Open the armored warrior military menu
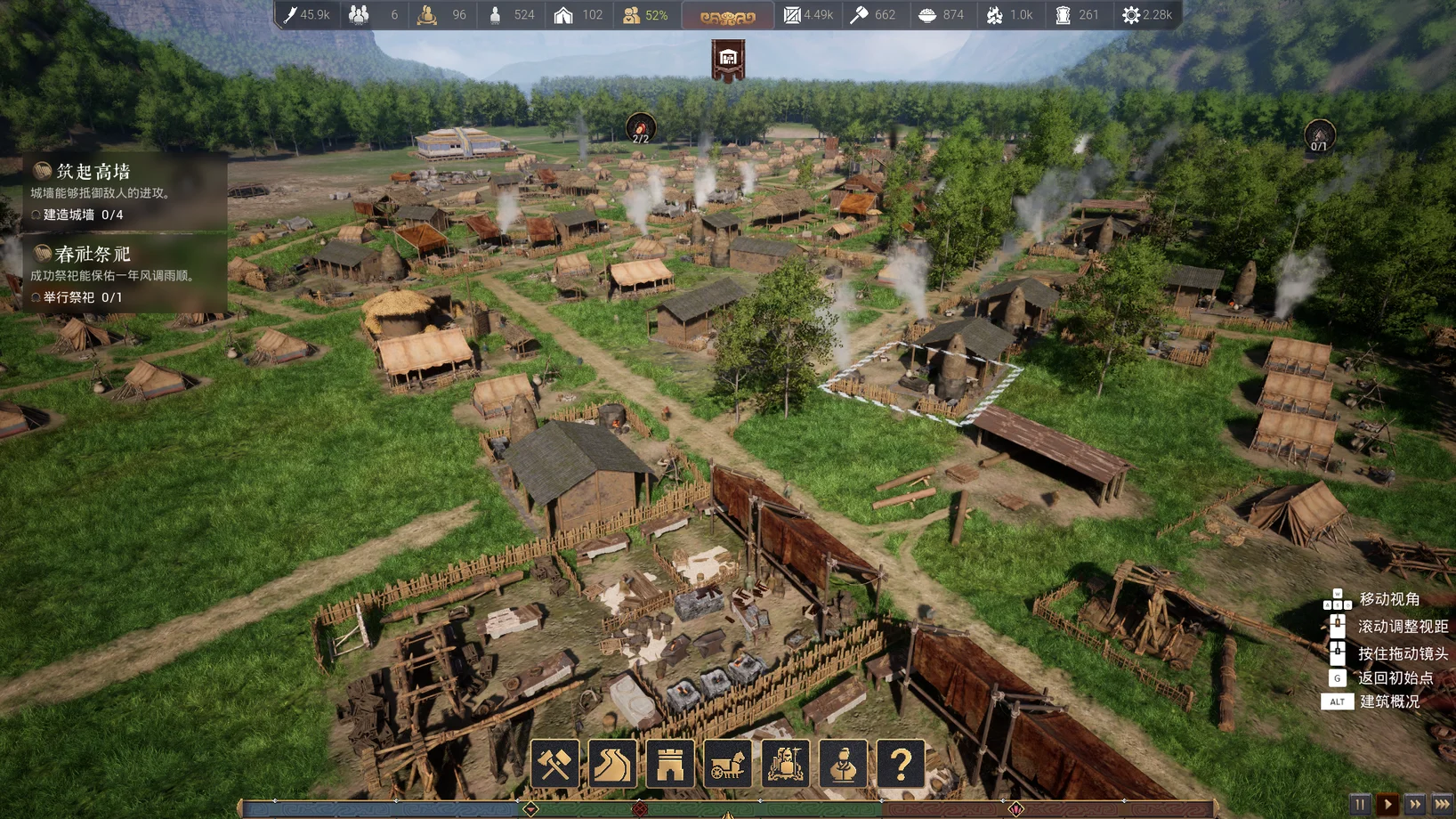This screenshot has width=1456, height=819. (x=785, y=764)
